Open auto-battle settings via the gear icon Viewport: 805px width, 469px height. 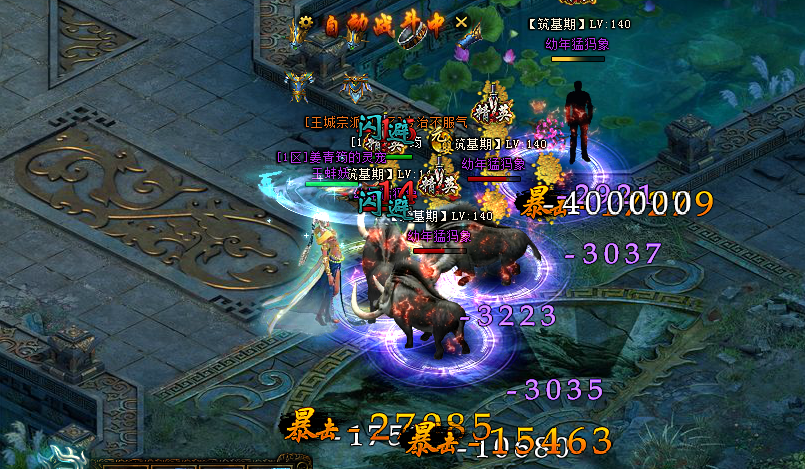[x=305, y=22]
